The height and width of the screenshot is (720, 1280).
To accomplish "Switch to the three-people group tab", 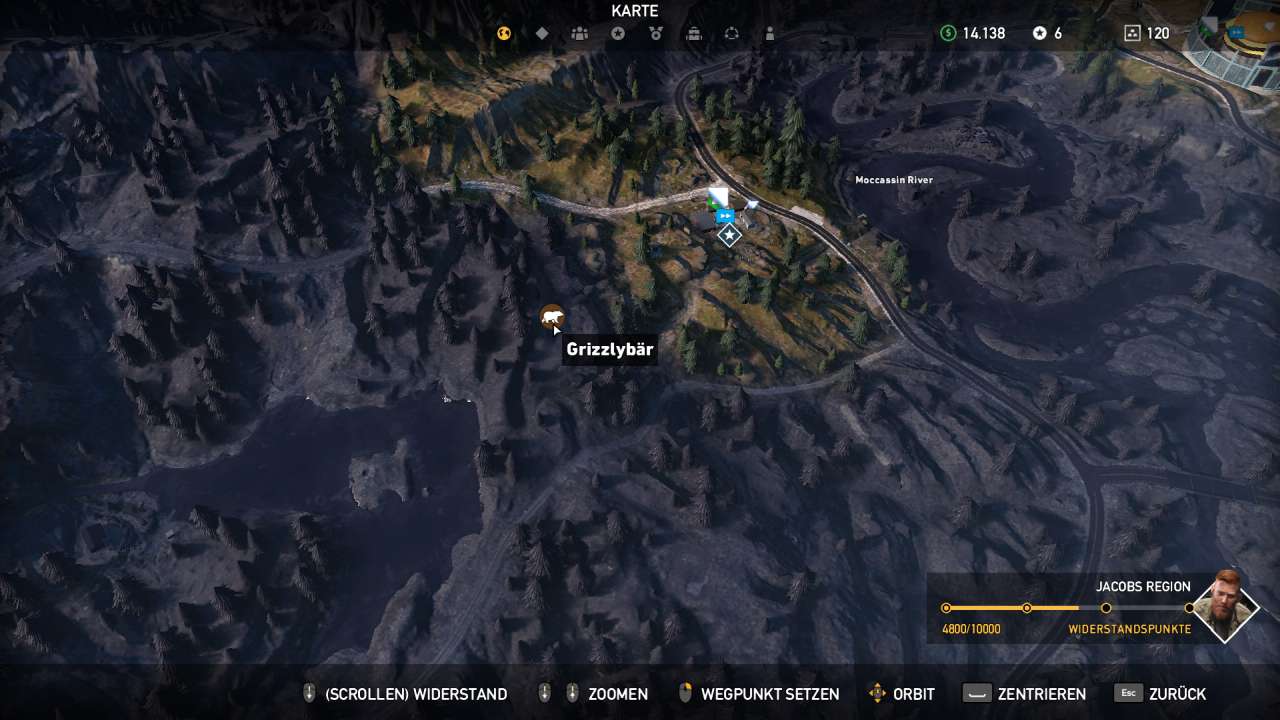I will [580, 33].
